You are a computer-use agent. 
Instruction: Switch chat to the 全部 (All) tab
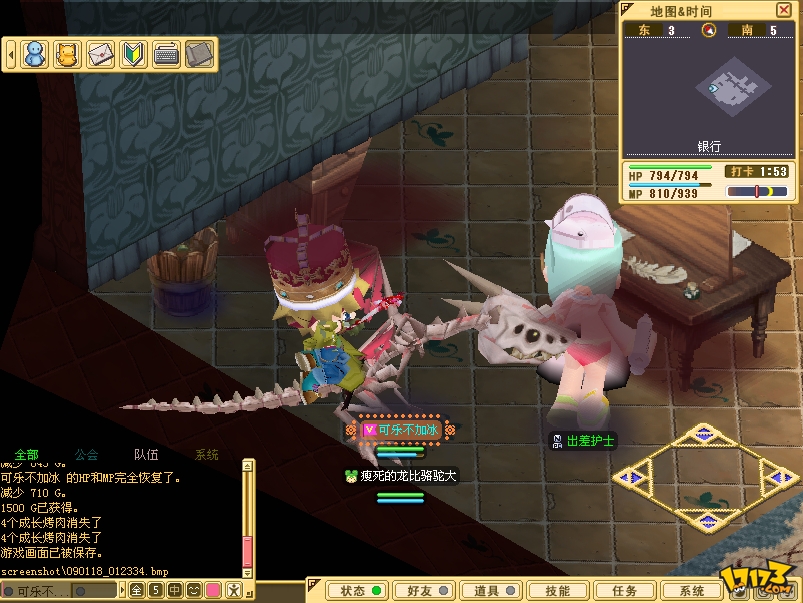(28, 455)
